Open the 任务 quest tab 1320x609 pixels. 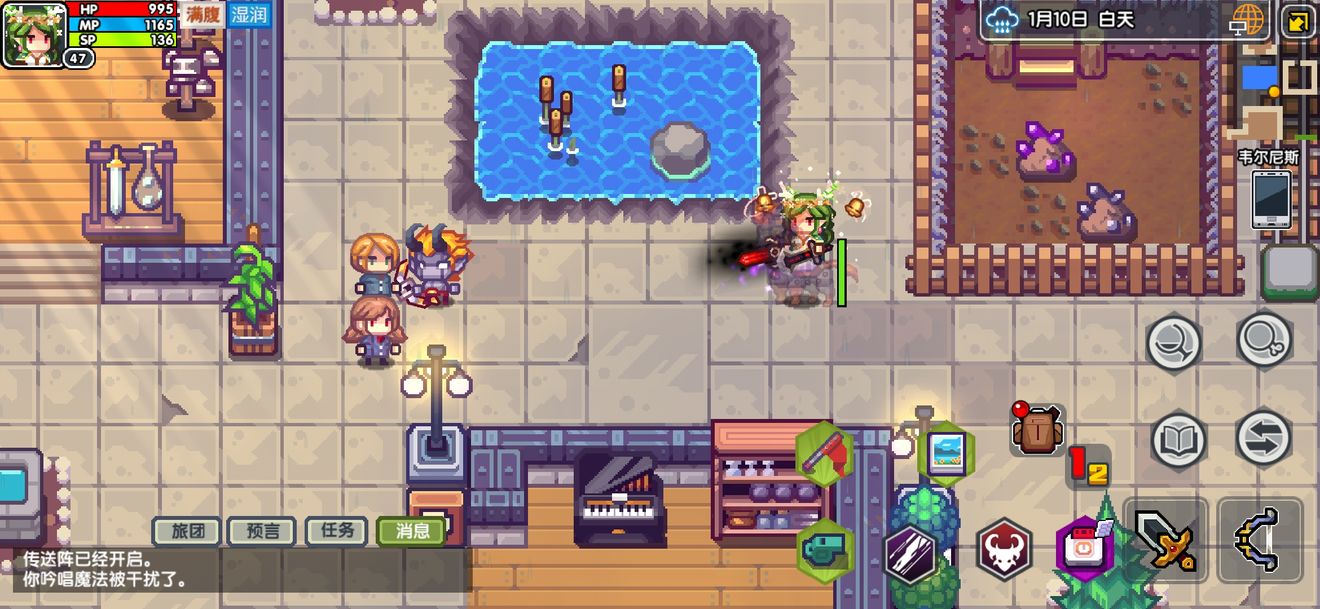click(x=336, y=531)
